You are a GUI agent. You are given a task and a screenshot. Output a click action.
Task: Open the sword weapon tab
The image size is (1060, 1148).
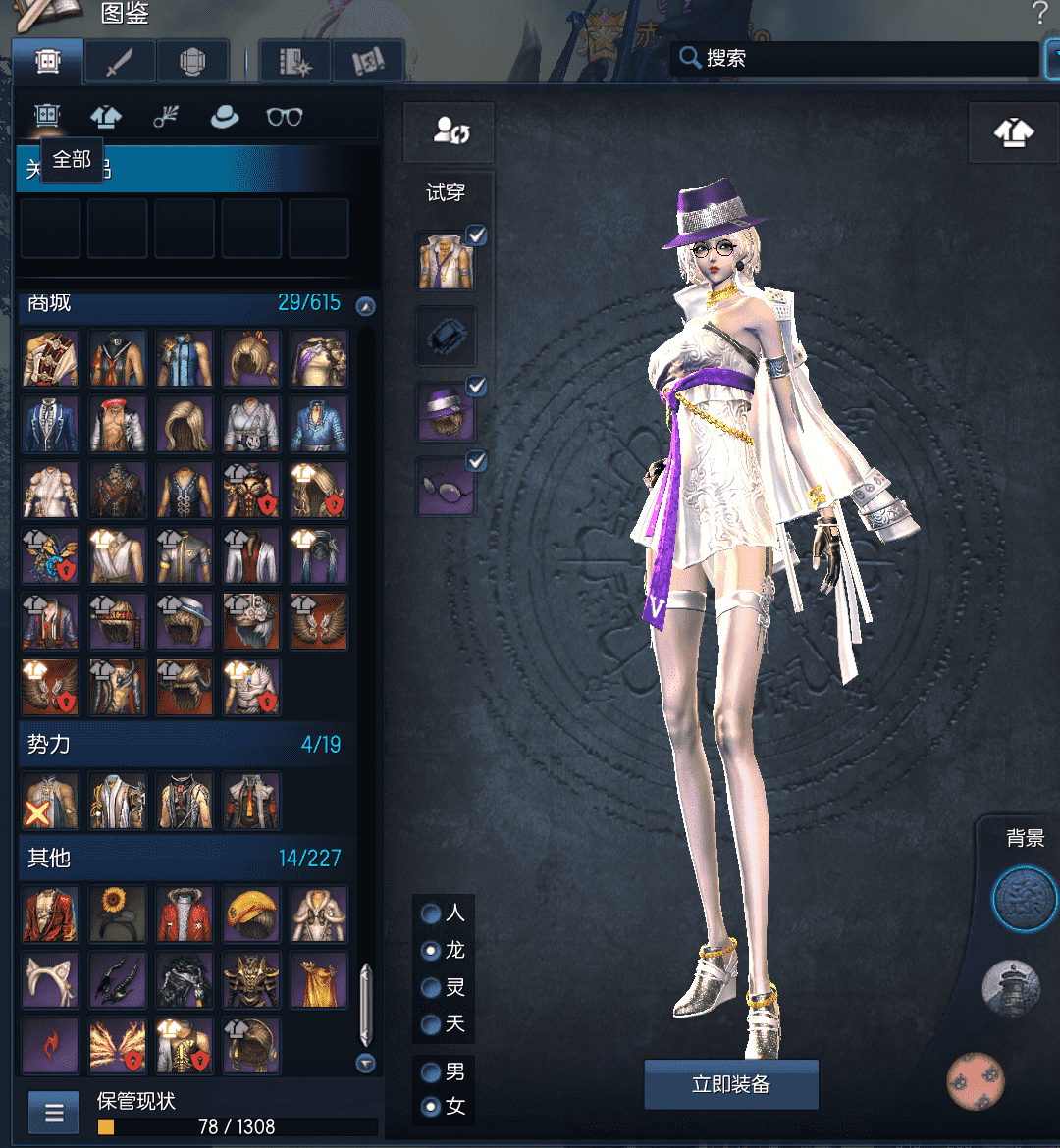tap(120, 62)
